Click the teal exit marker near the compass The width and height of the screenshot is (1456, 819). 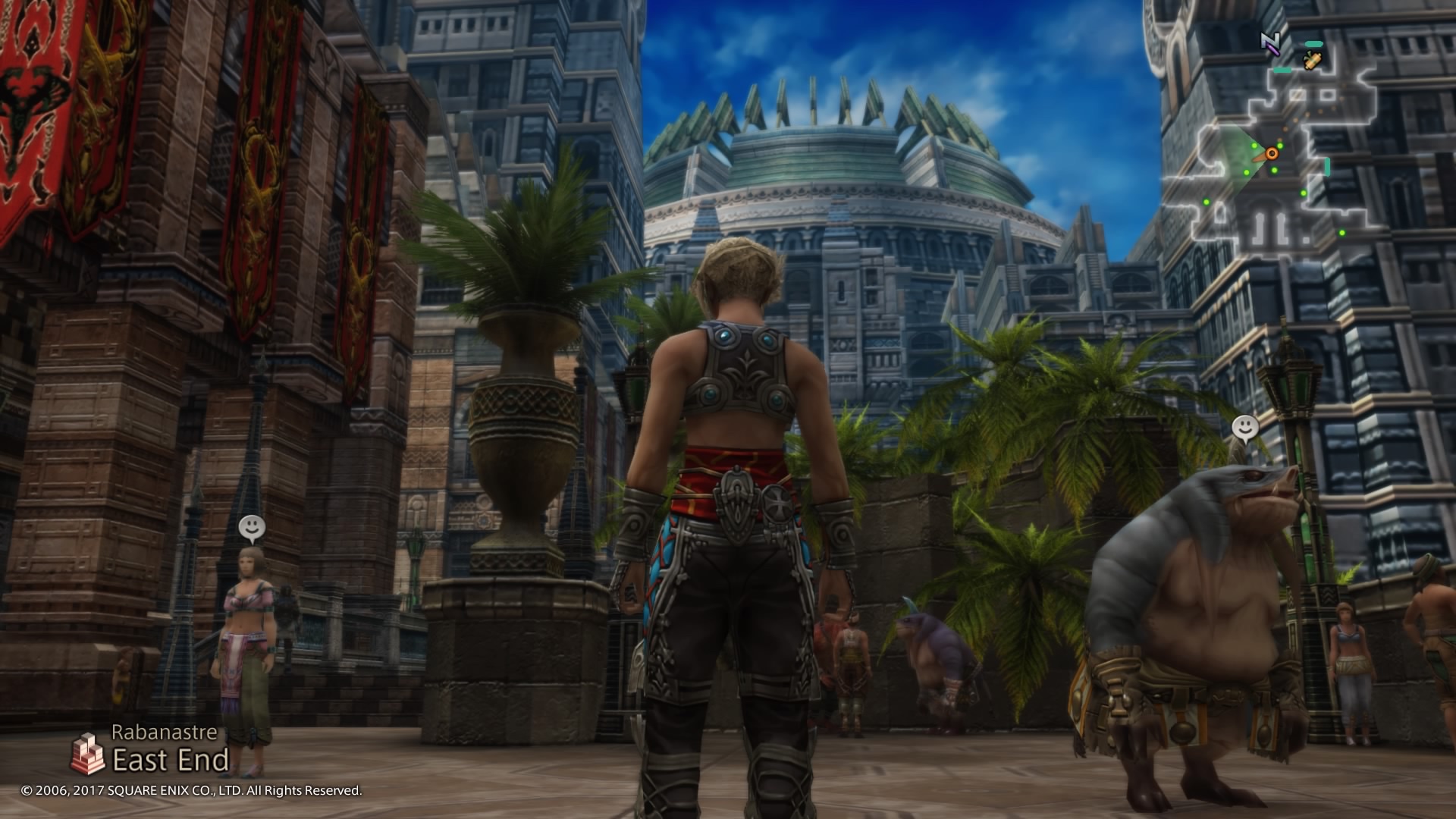click(1313, 43)
